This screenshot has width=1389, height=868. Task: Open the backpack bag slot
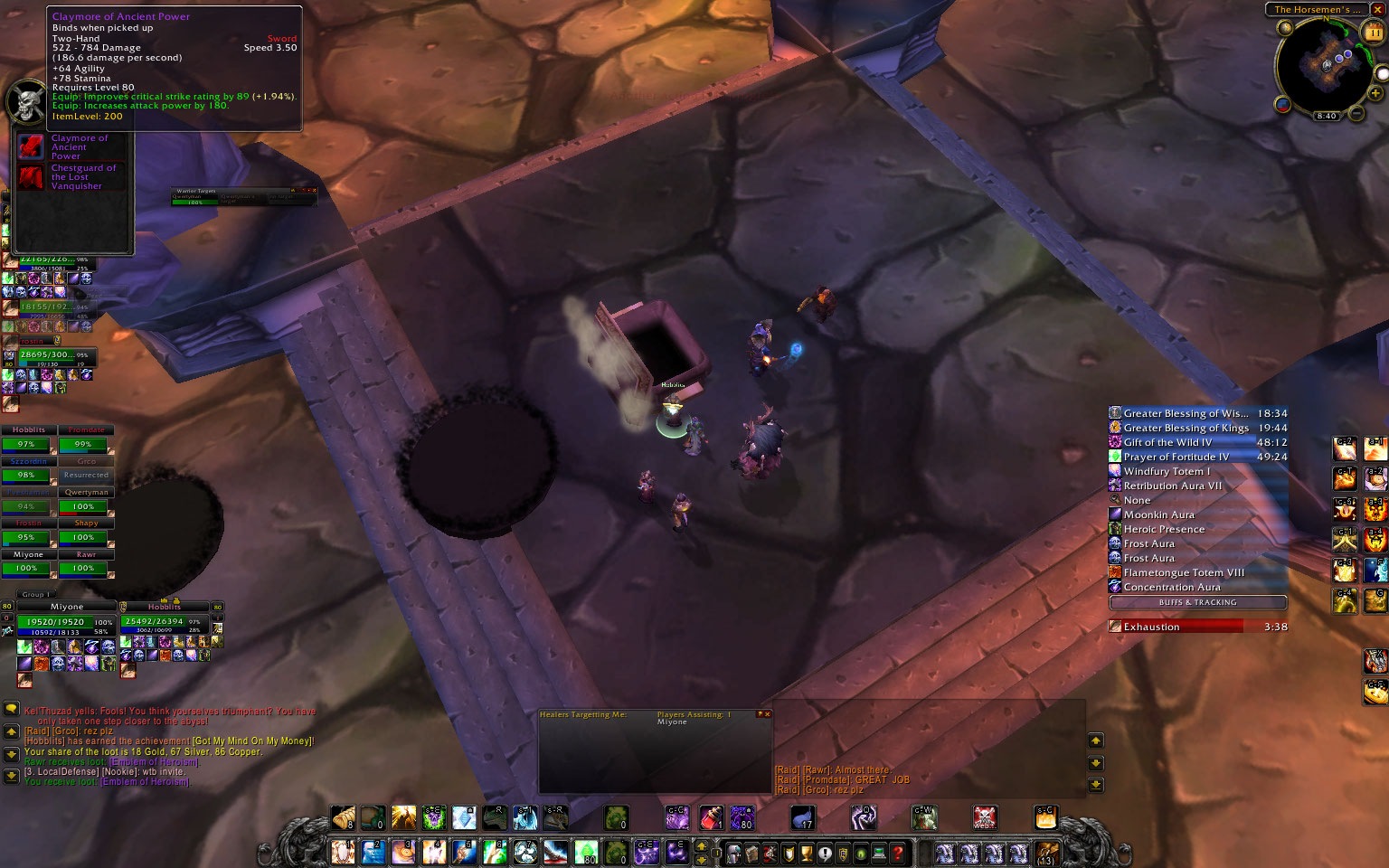point(1046,853)
